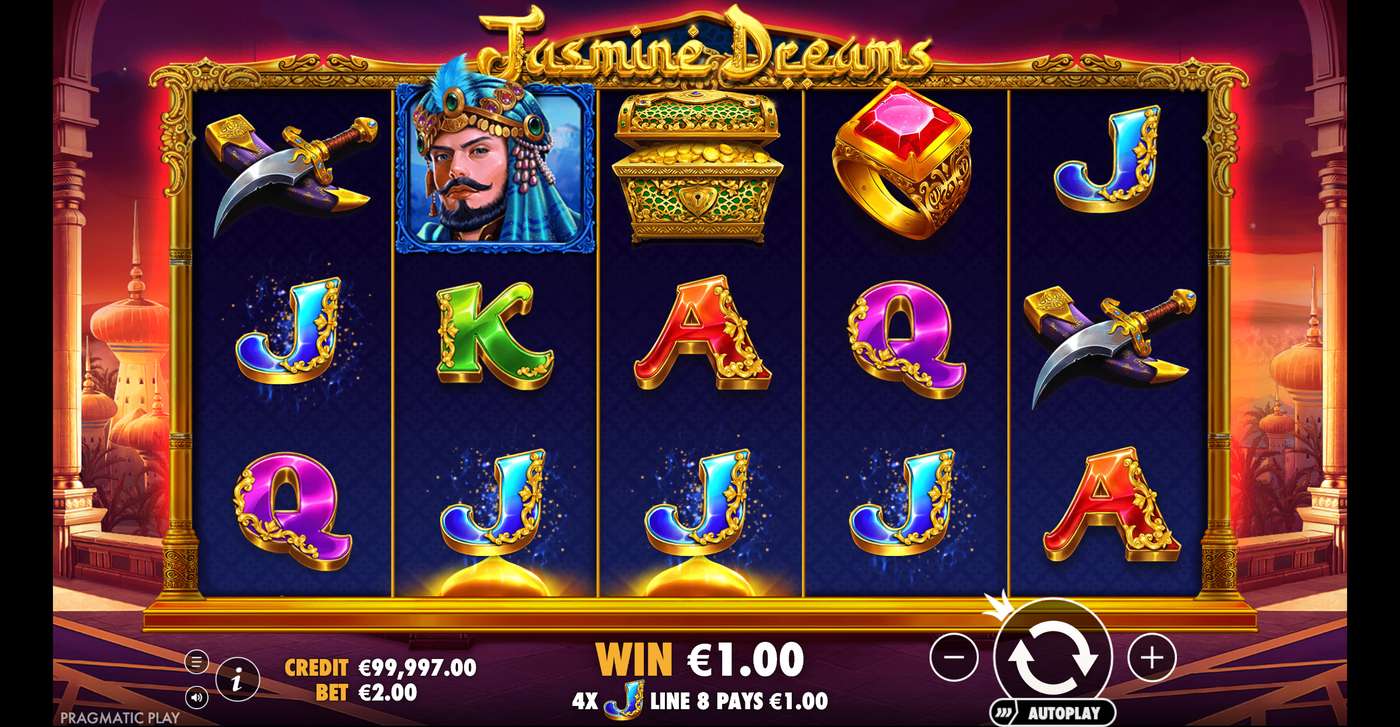Decrease the bet with the minus button
1400x727 pixels.
[x=956, y=658]
